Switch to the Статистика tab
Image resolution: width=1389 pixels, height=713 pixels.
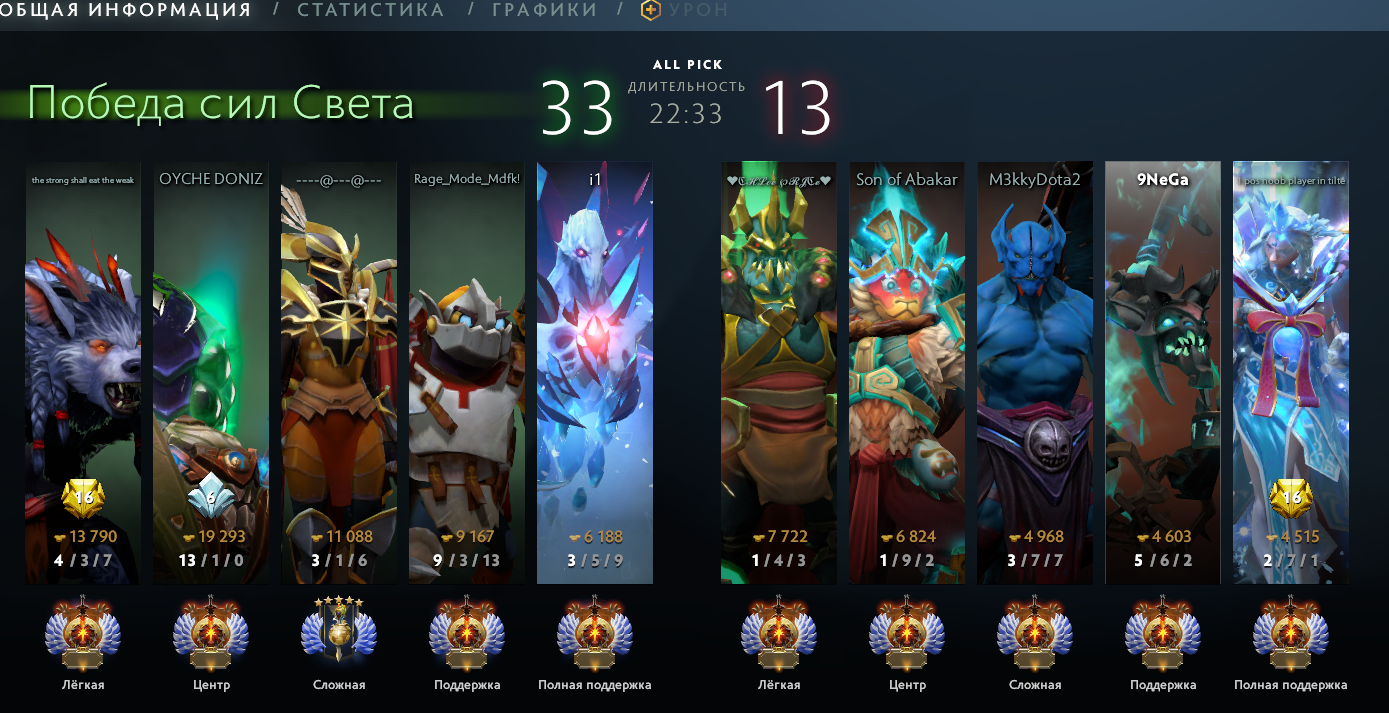pos(370,10)
